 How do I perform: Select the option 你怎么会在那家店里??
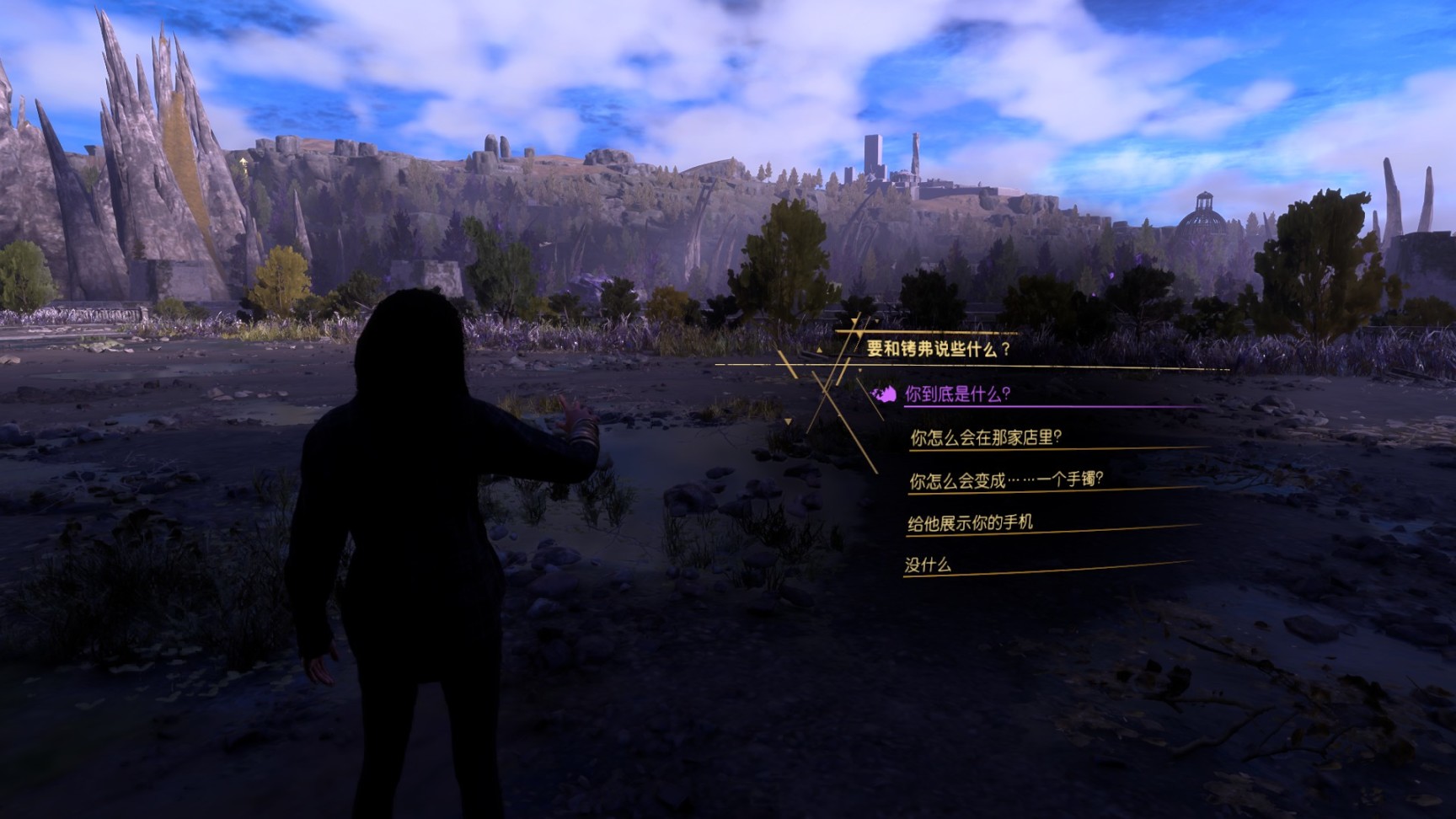pyautogui.click(x=984, y=437)
